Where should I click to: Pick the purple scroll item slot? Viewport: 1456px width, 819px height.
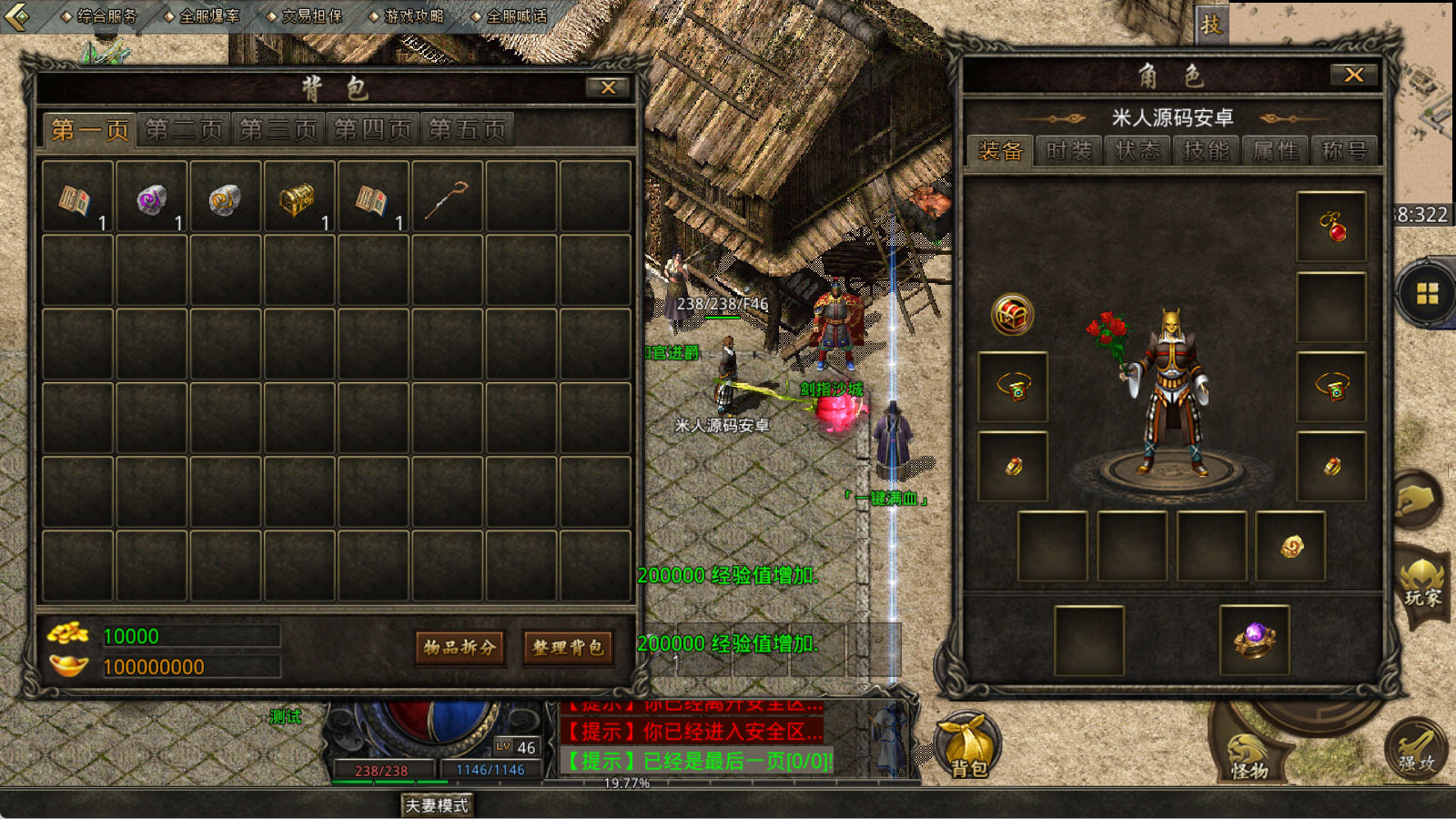pos(151,197)
